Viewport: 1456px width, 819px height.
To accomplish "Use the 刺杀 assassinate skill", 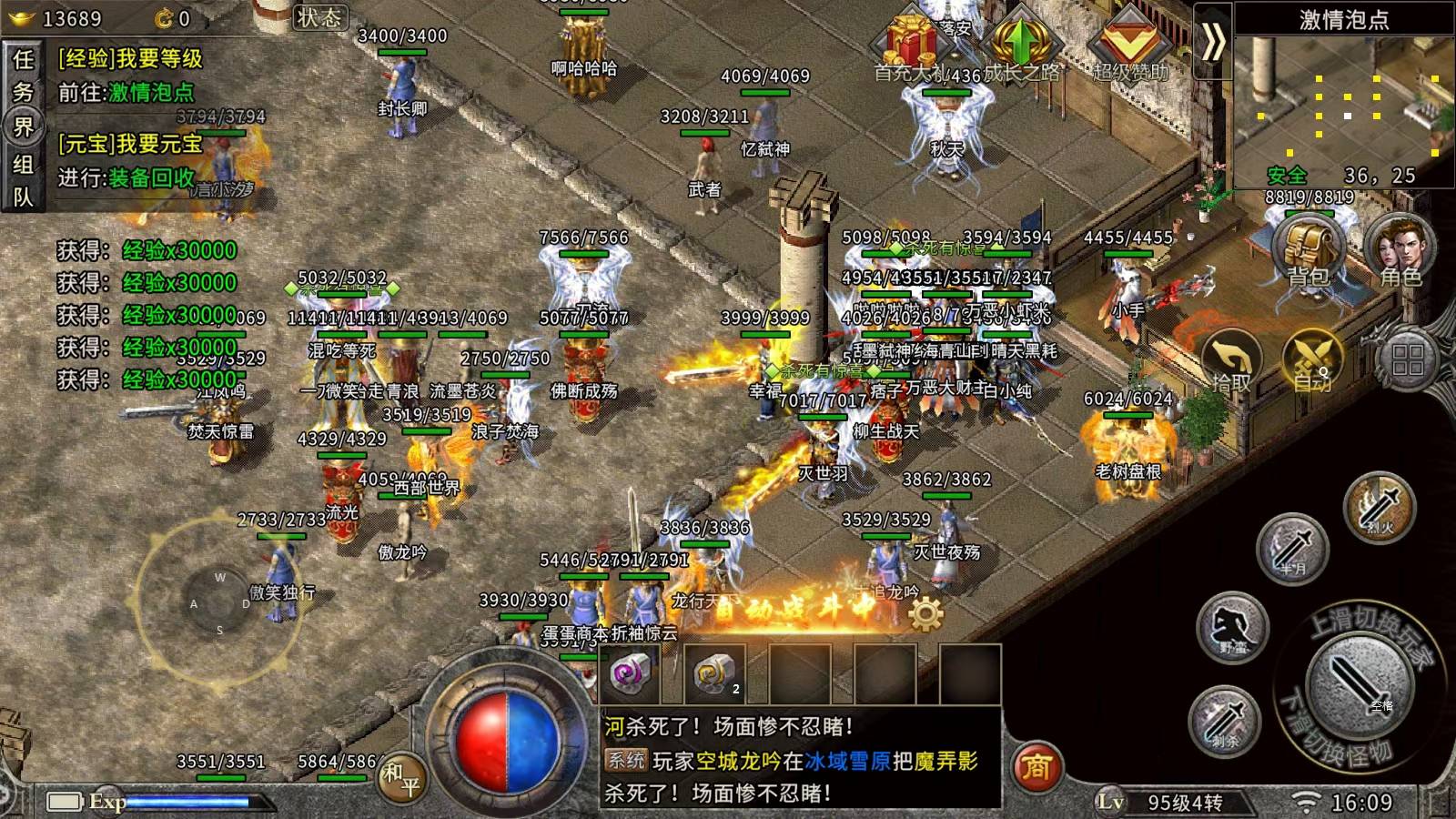I will 1225,720.
